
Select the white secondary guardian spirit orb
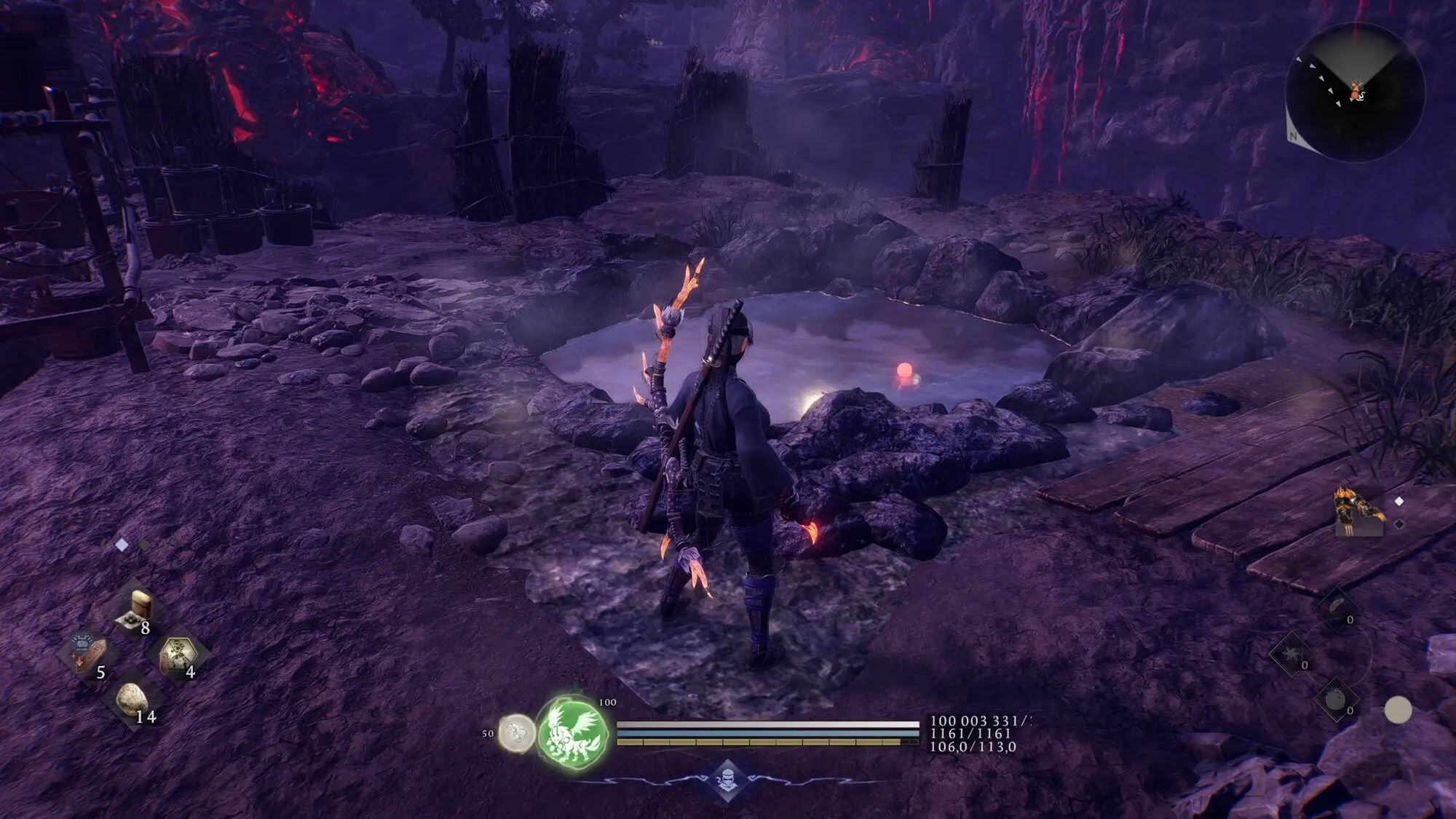[x=517, y=733]
